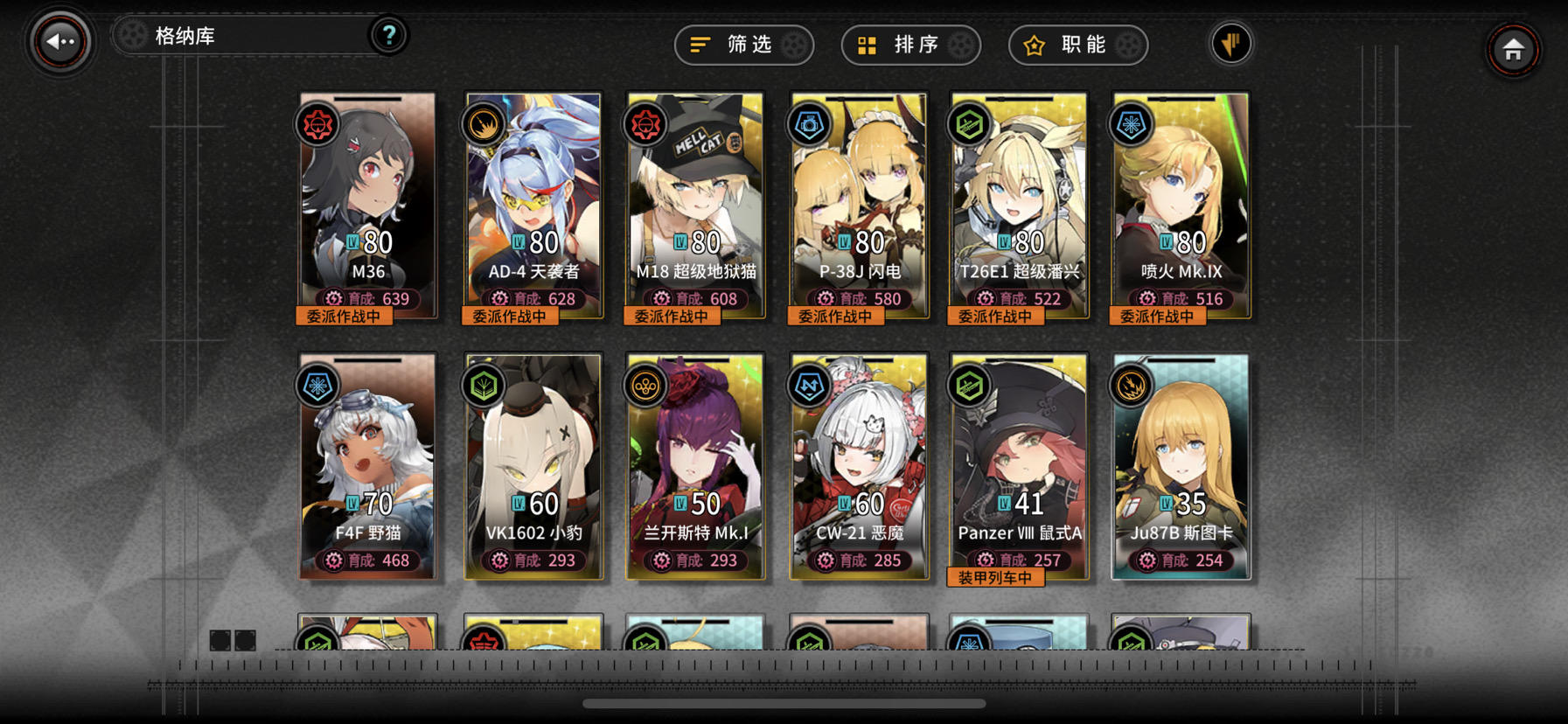This screenshot has width=1568, height=724.
Task: Click the camera recon icon on P-38J 闪电
Action: click(808, 125)
